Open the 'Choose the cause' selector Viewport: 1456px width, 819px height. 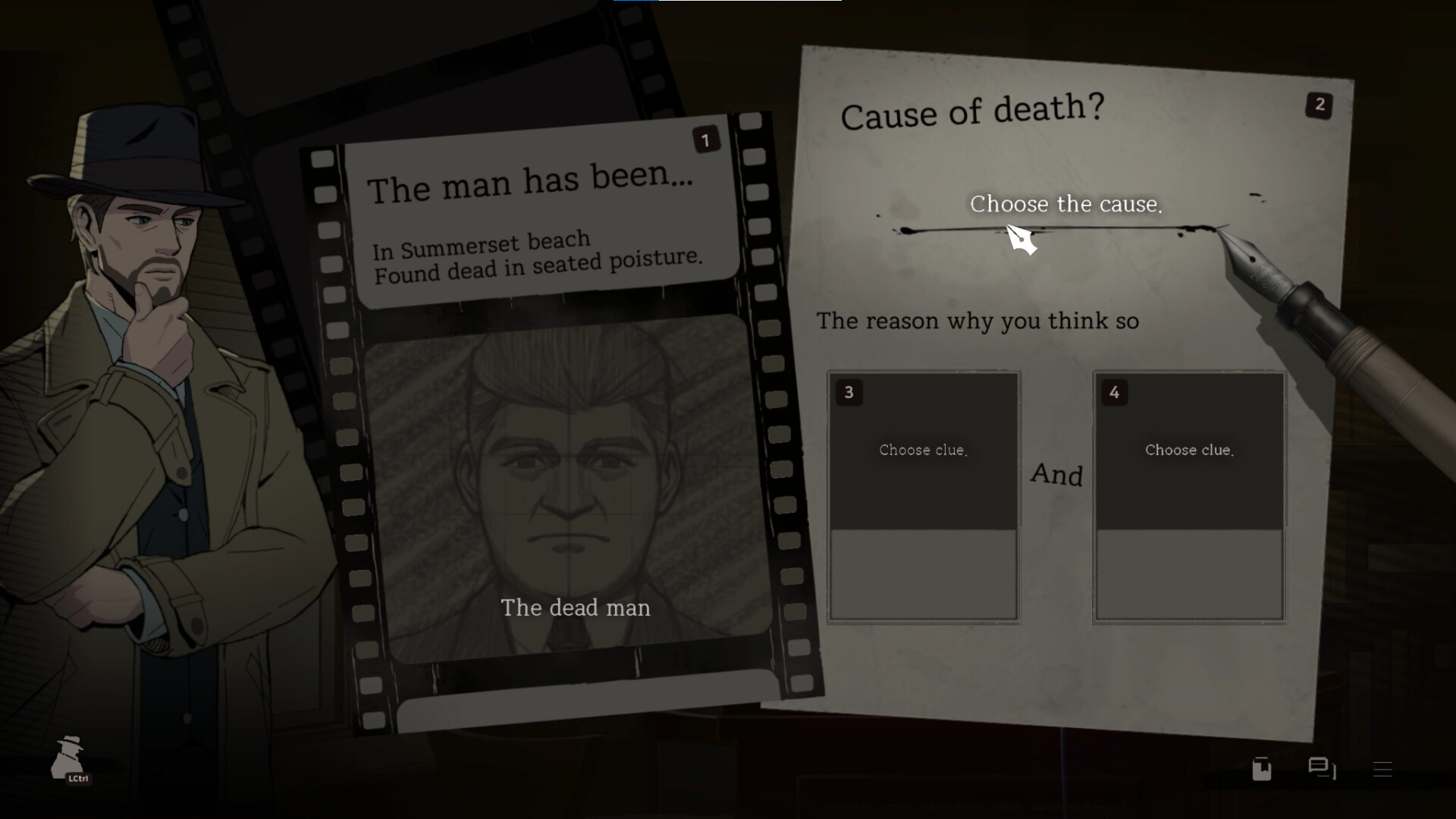pyautogui.click(x=1065, y=204)
